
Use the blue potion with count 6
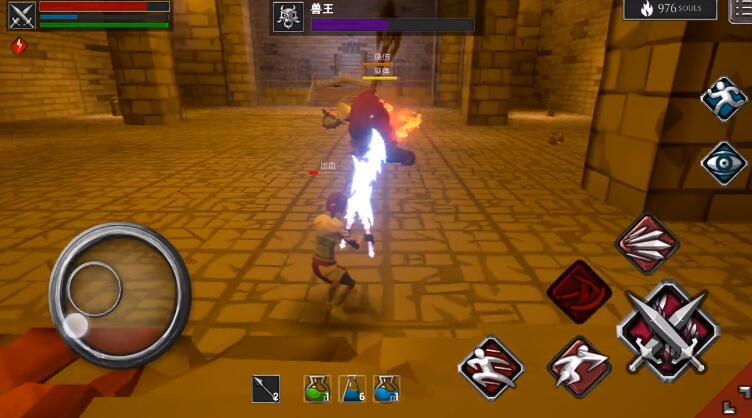pos(352,389)
